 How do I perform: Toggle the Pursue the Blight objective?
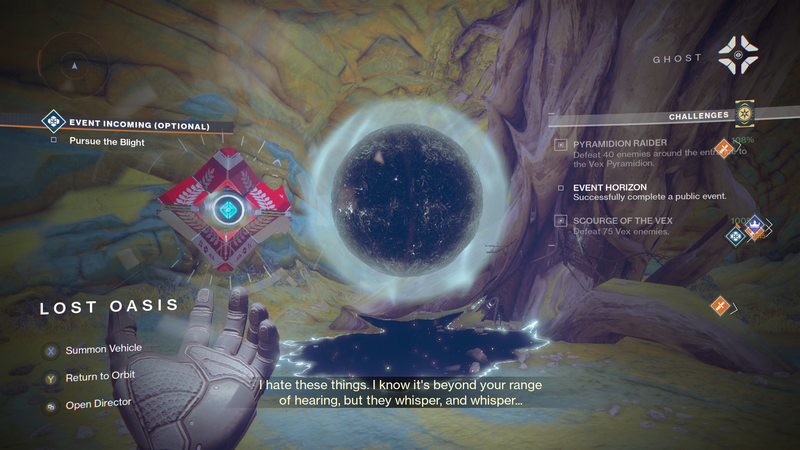click(106, 142)
